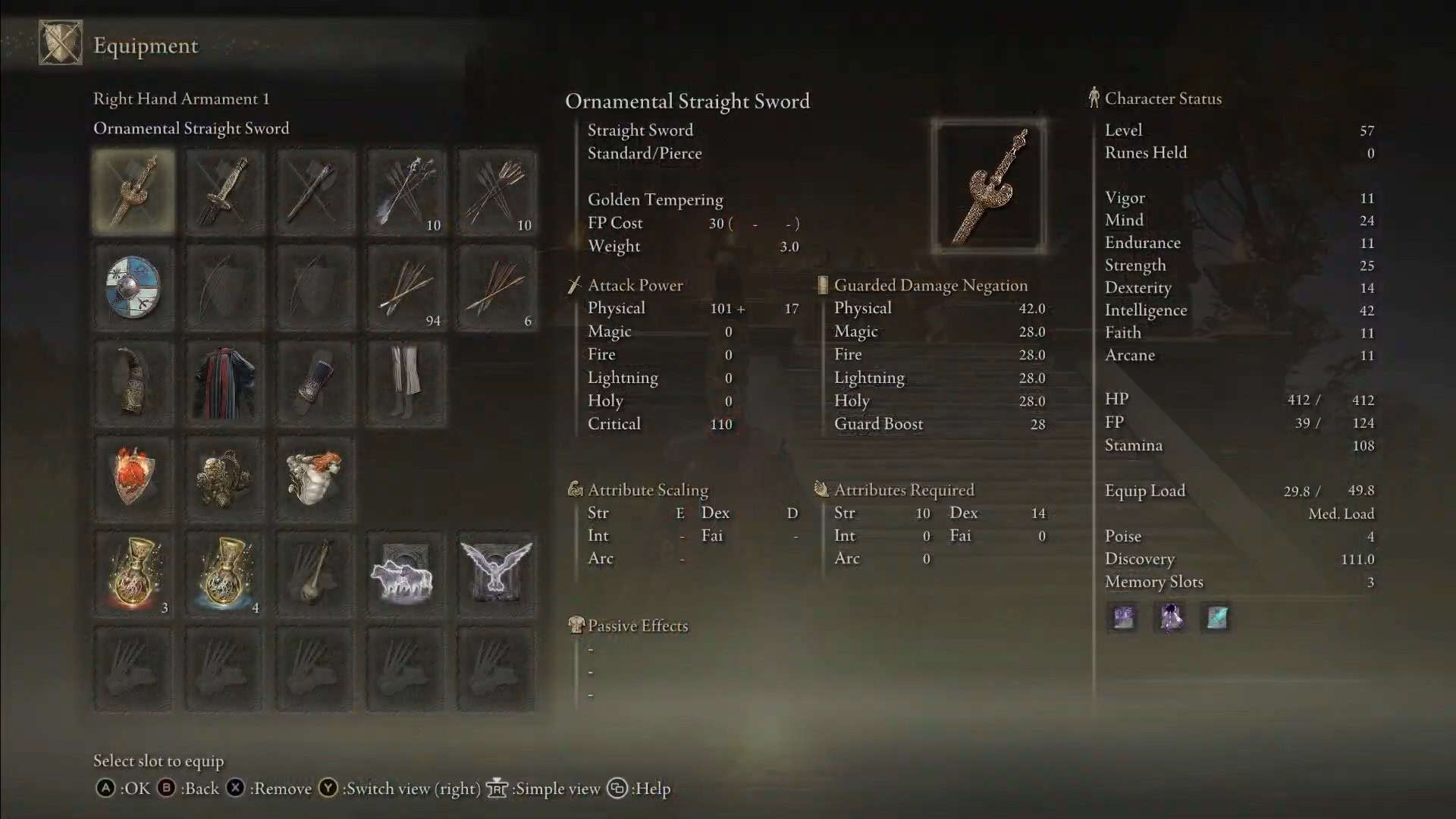Choose the spectral eagle ashes slot

tap(497, 574)
